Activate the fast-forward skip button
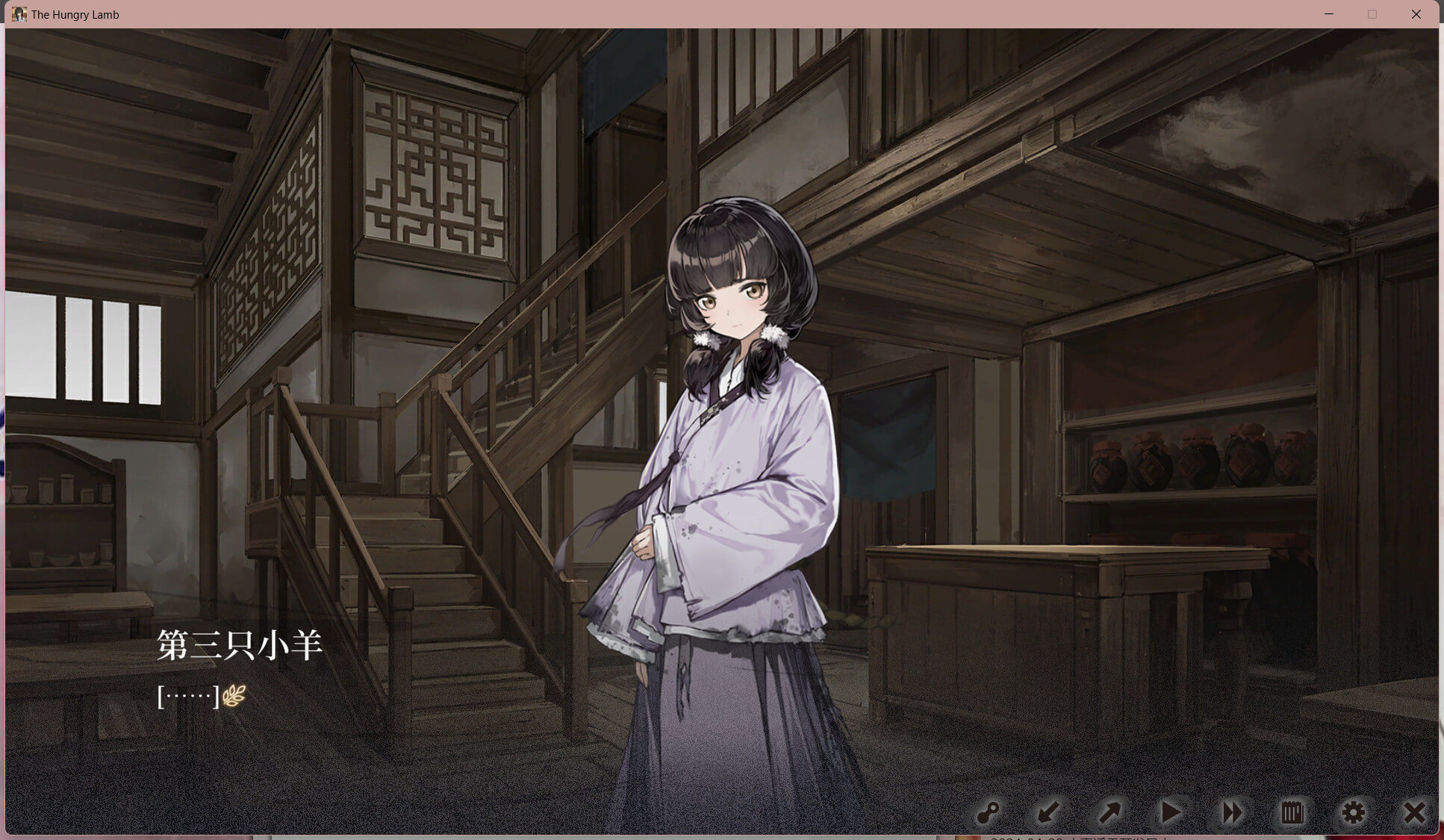 click(x=1231, y=812)
